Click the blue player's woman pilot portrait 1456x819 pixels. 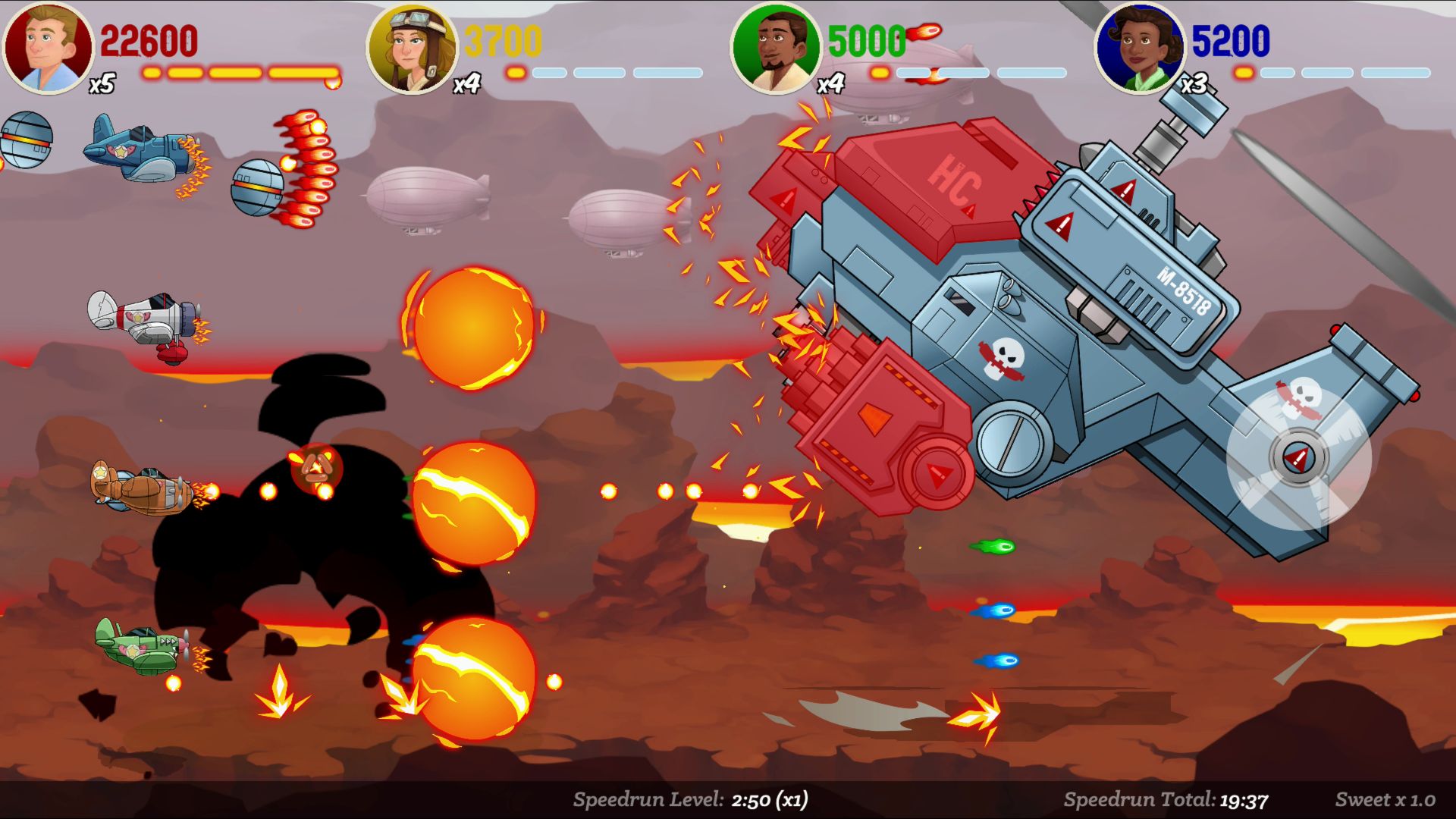tap(1140, 49)
